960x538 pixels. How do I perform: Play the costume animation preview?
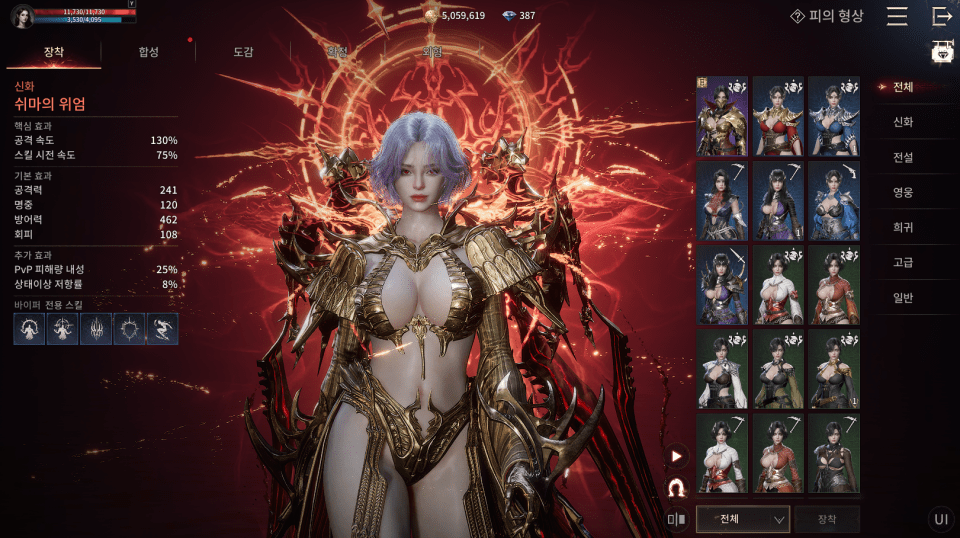[x=677, y=457]
